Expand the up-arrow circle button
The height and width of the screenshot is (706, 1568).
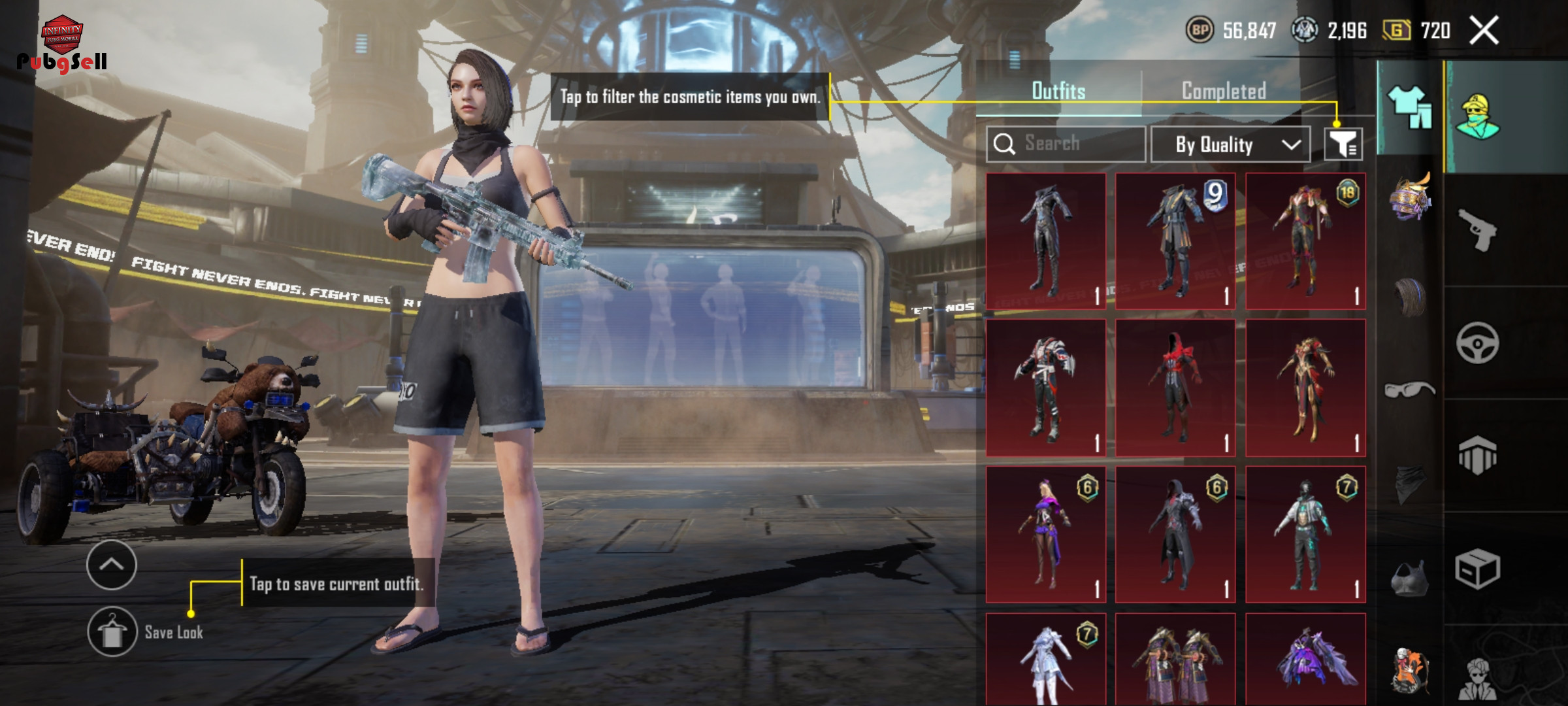point(112,565)
